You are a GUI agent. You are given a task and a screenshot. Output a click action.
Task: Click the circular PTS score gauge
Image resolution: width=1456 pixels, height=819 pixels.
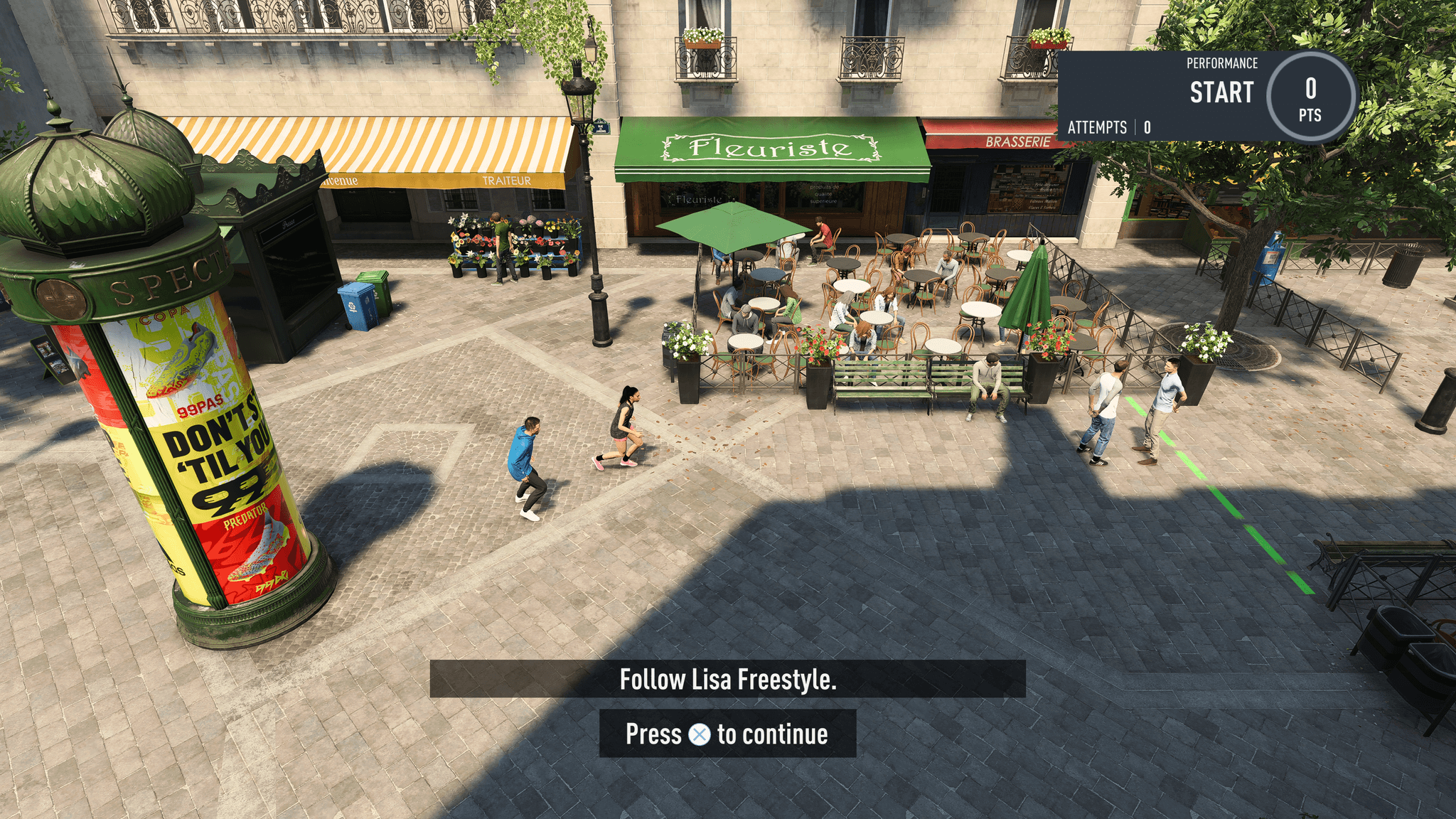coord(1310,97)
